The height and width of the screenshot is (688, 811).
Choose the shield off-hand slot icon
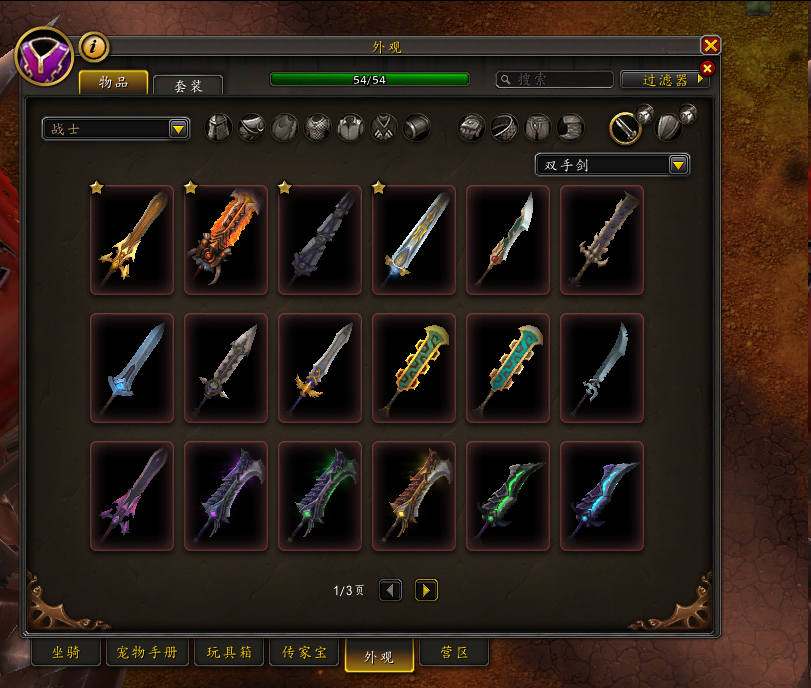point(669,127)
